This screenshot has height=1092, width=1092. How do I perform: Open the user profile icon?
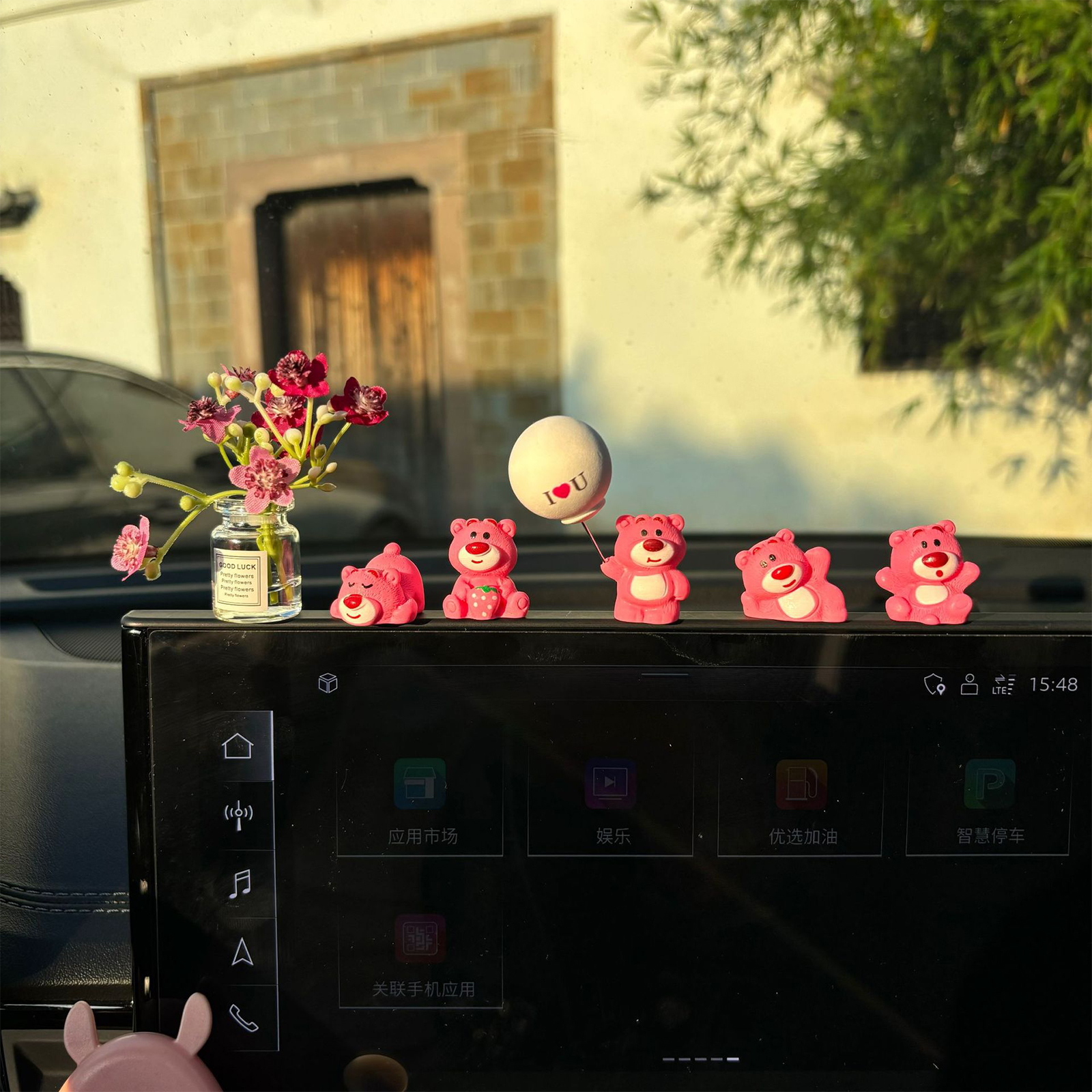(x=969, y=684)
